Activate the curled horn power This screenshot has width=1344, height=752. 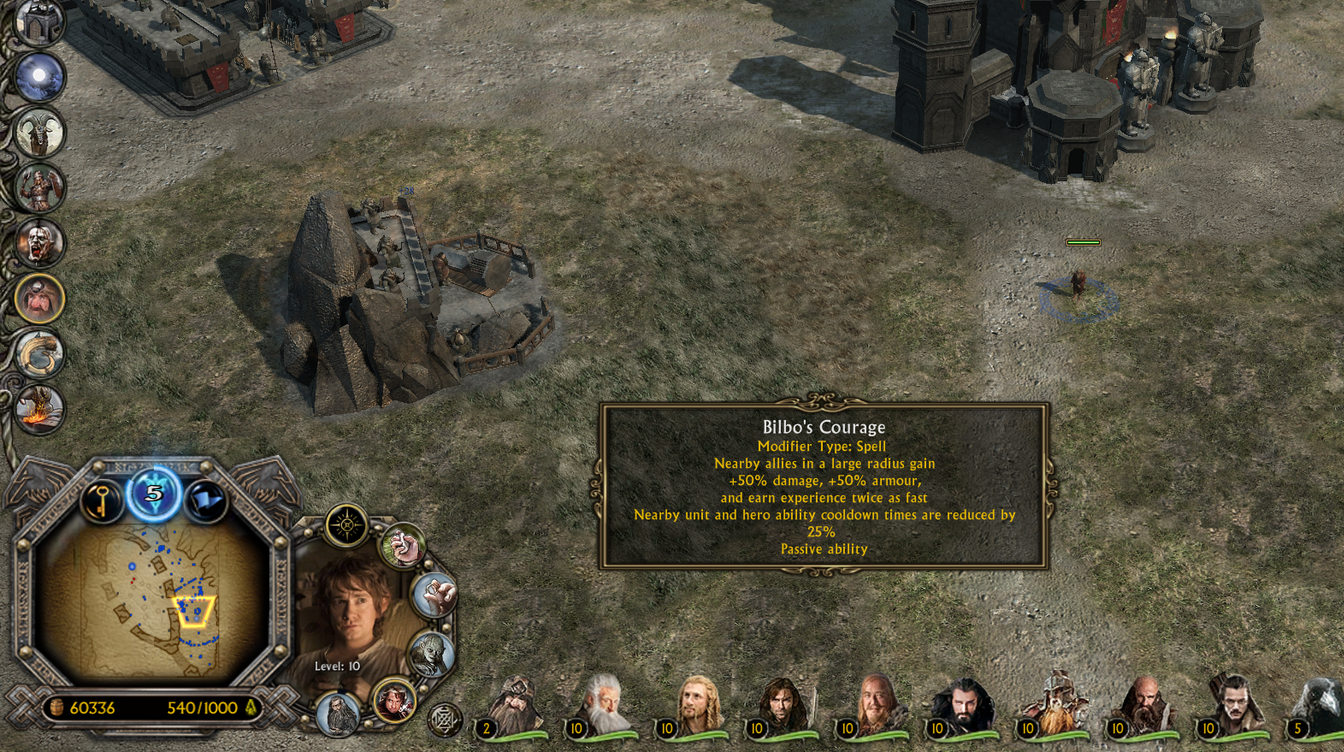40,354
